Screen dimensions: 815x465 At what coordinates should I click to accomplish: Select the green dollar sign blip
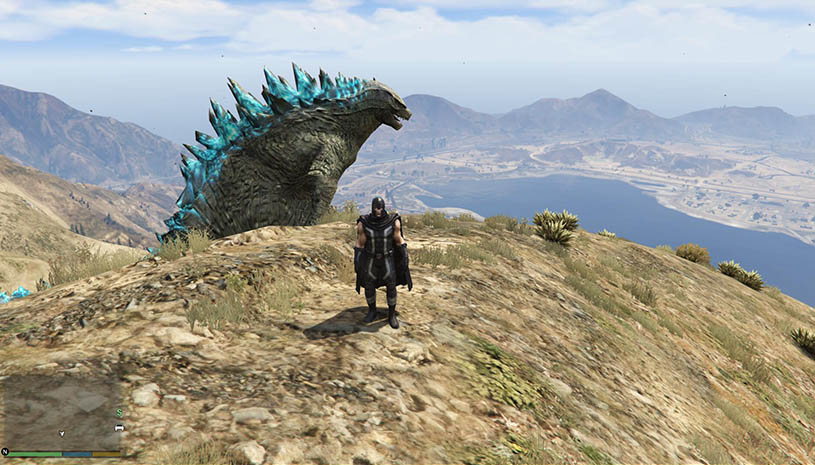click(x=119, y=412)
